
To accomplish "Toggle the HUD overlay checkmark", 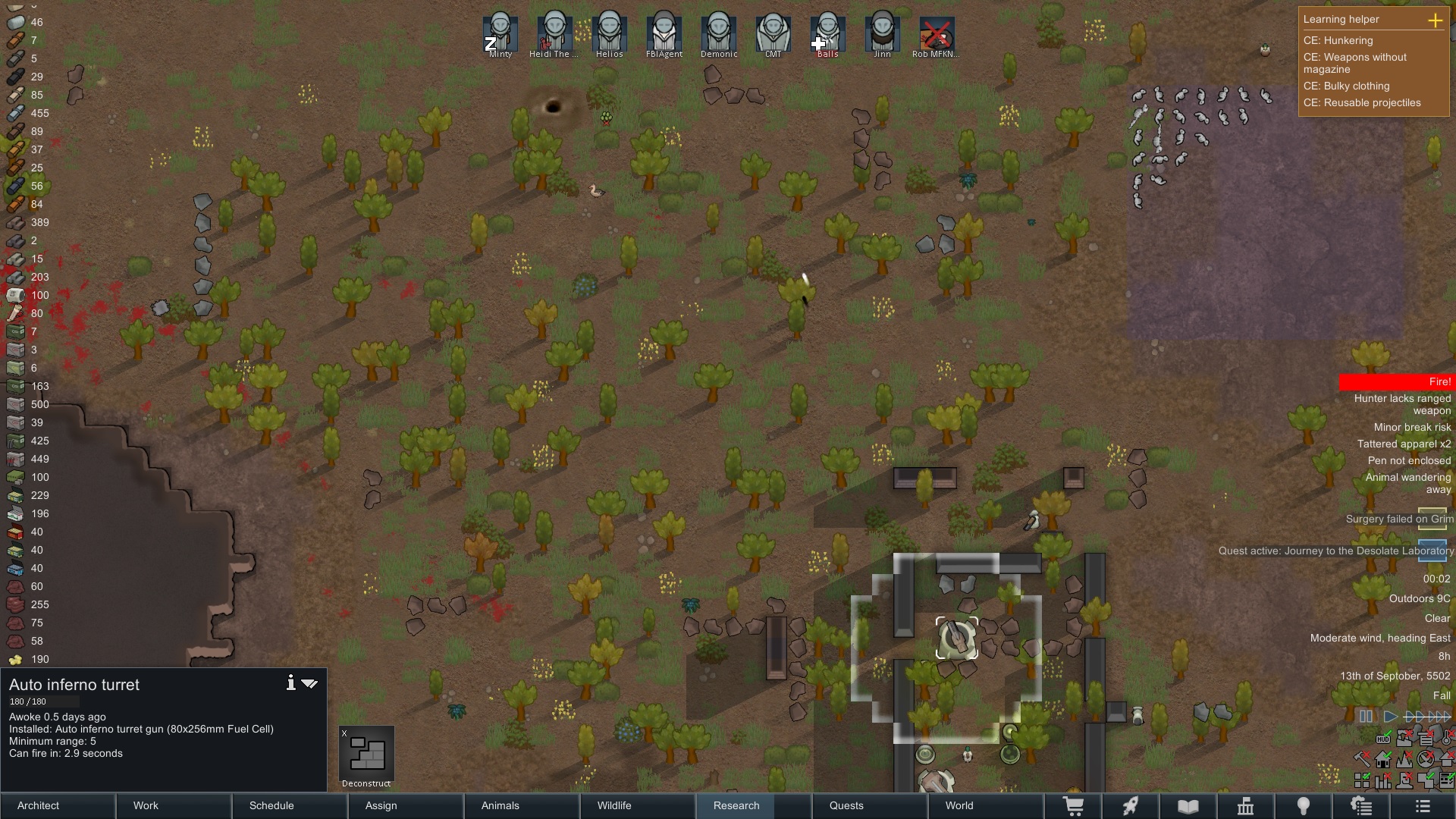I will click(x=1383, y=739).
